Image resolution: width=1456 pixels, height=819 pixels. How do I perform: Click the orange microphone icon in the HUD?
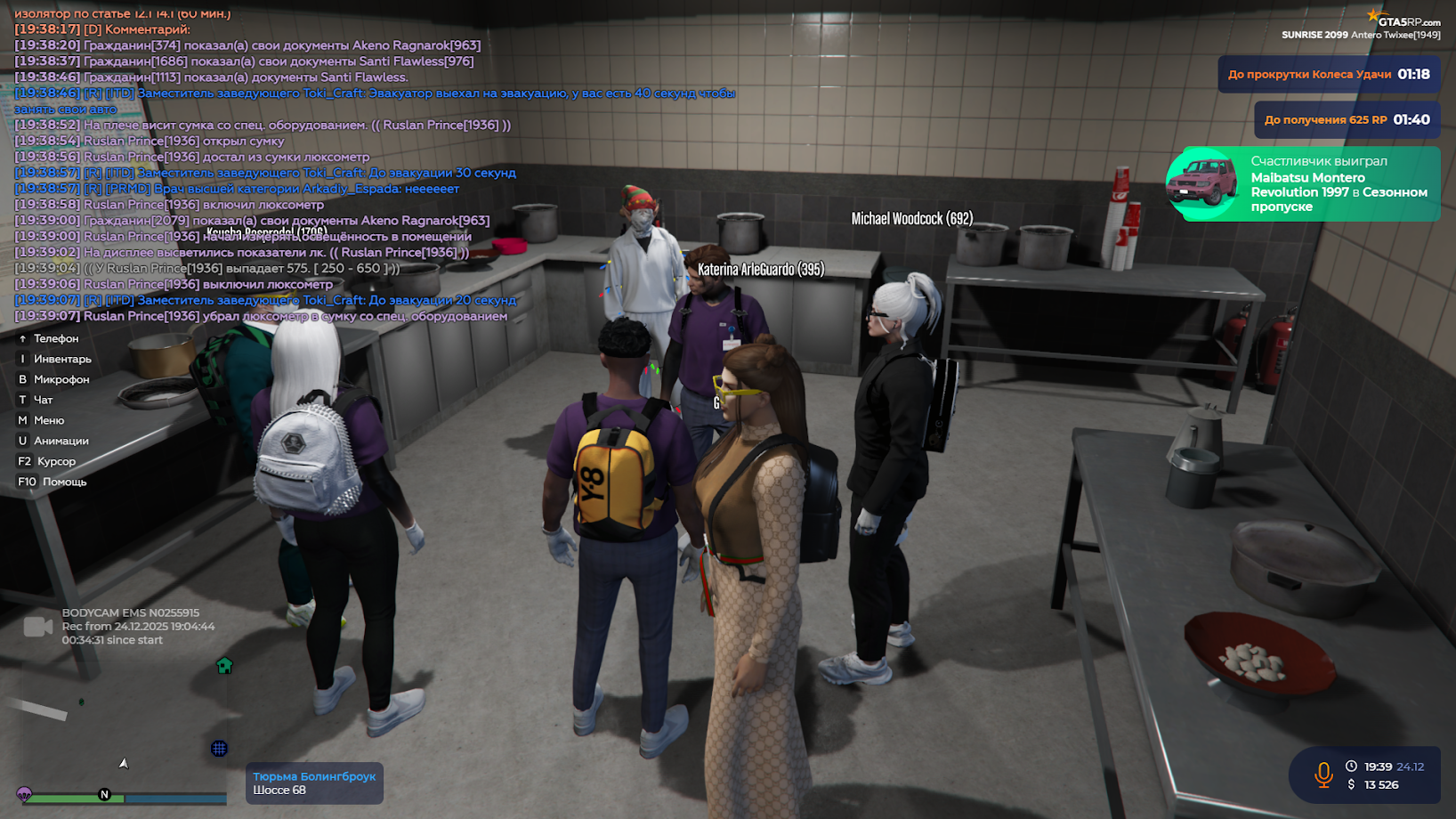coord(1323,774)
